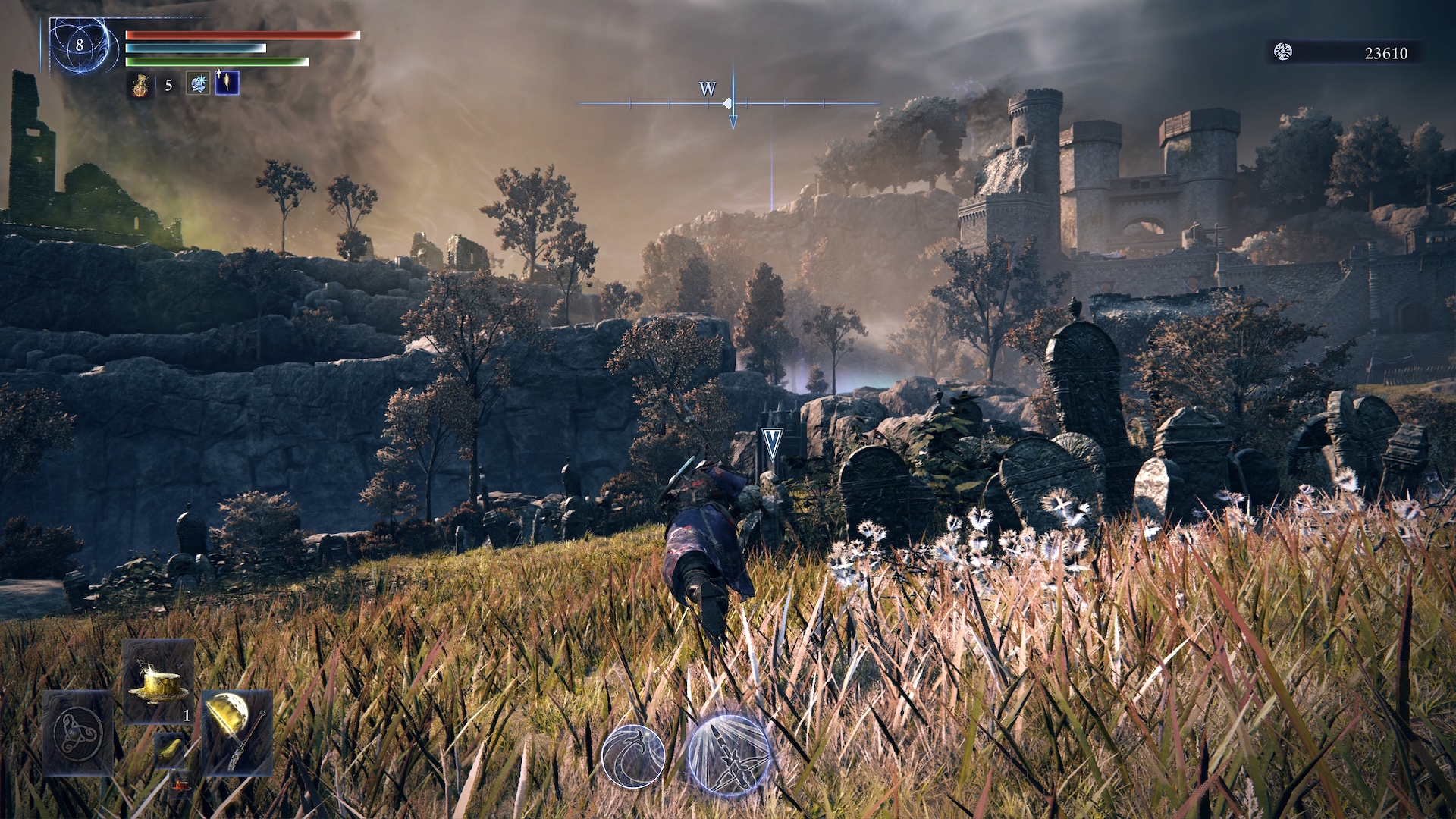Image resolution: width=1456 pixels, height=819 pixels.
Task: Select the glowing golden hammer weapon slot
Action: pyautogui.click(x=237, y=732)
